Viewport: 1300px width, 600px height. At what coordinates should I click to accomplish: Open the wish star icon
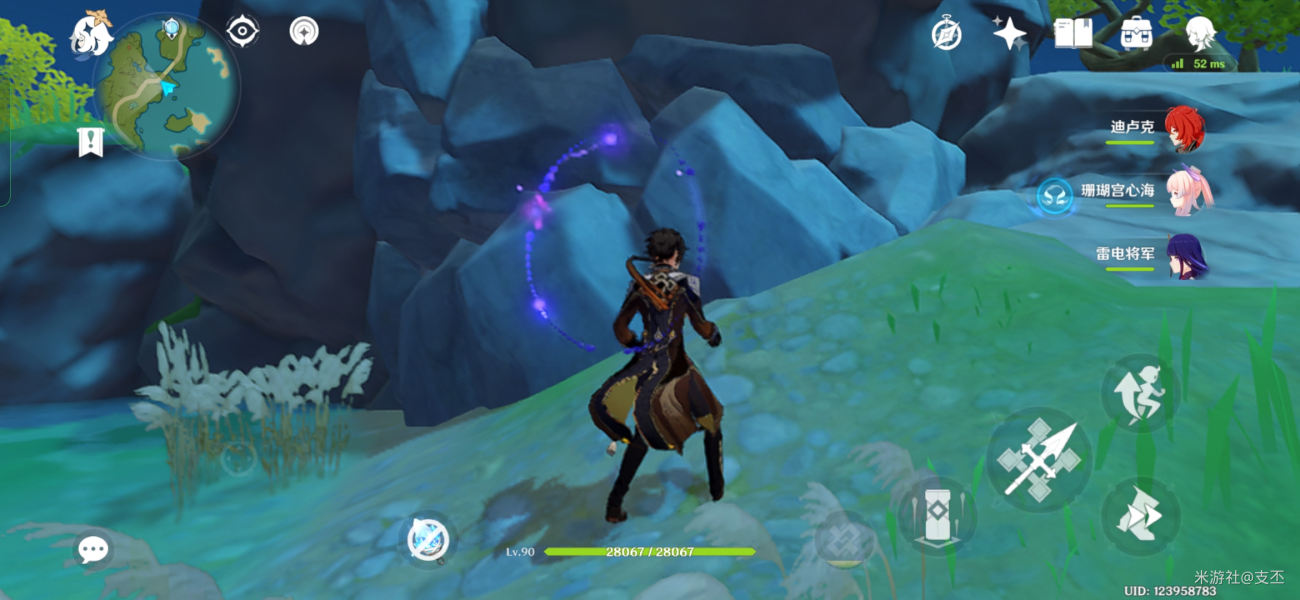click(x=1009, y=33)
